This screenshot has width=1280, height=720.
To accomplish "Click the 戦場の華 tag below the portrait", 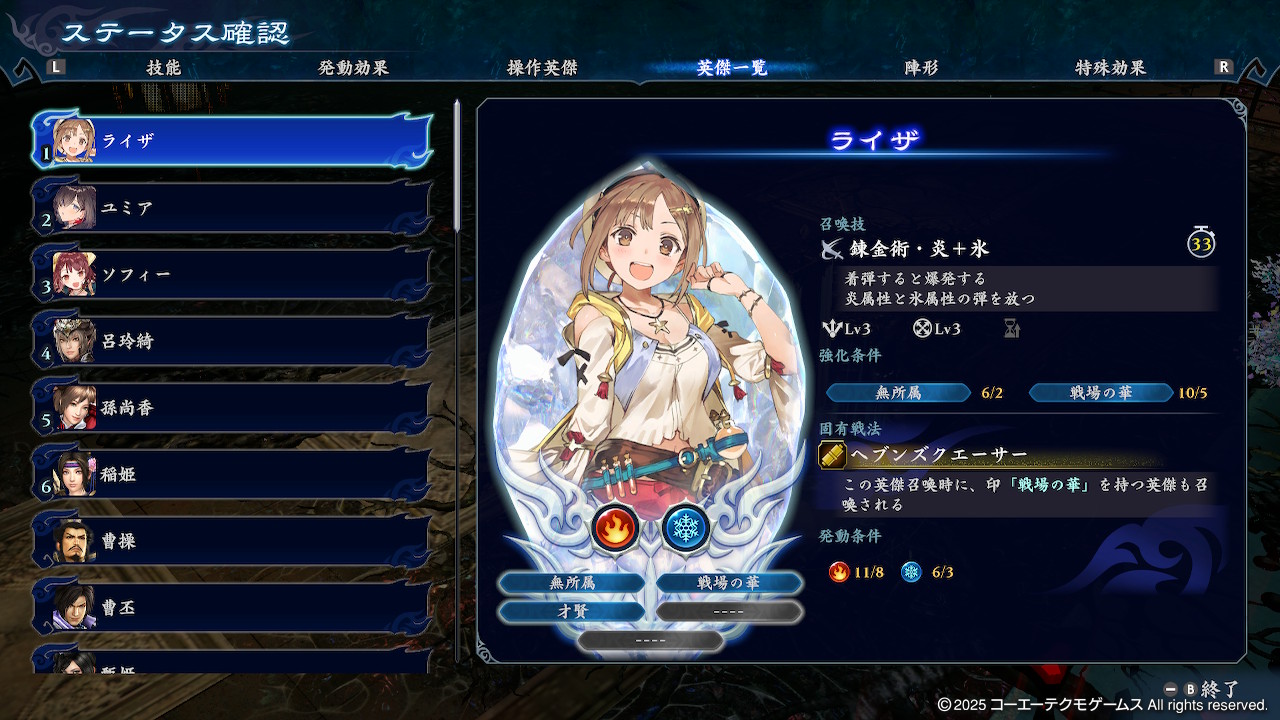I will (x=729, y=583).
